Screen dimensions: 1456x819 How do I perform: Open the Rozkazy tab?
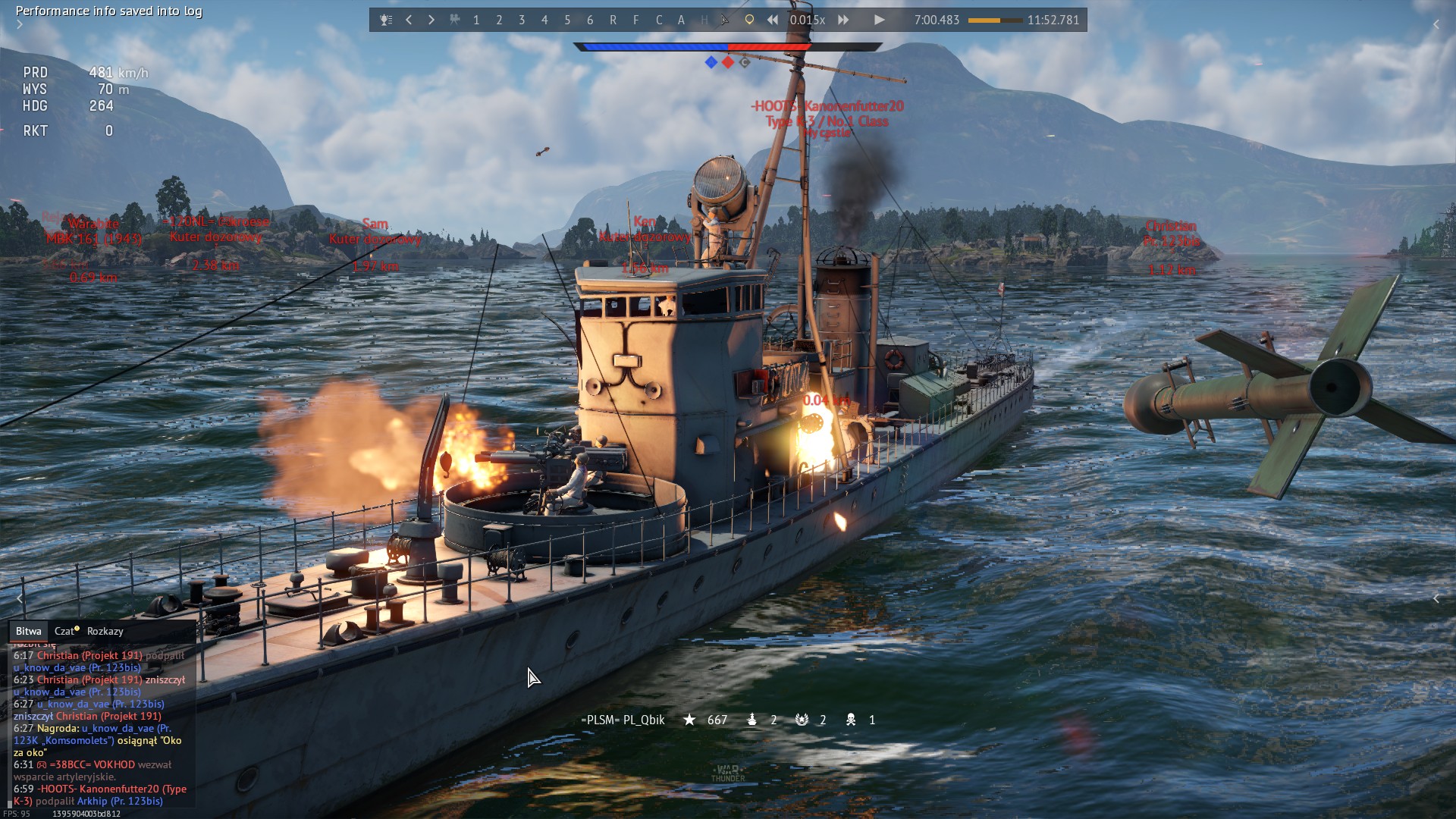point(105,631)
